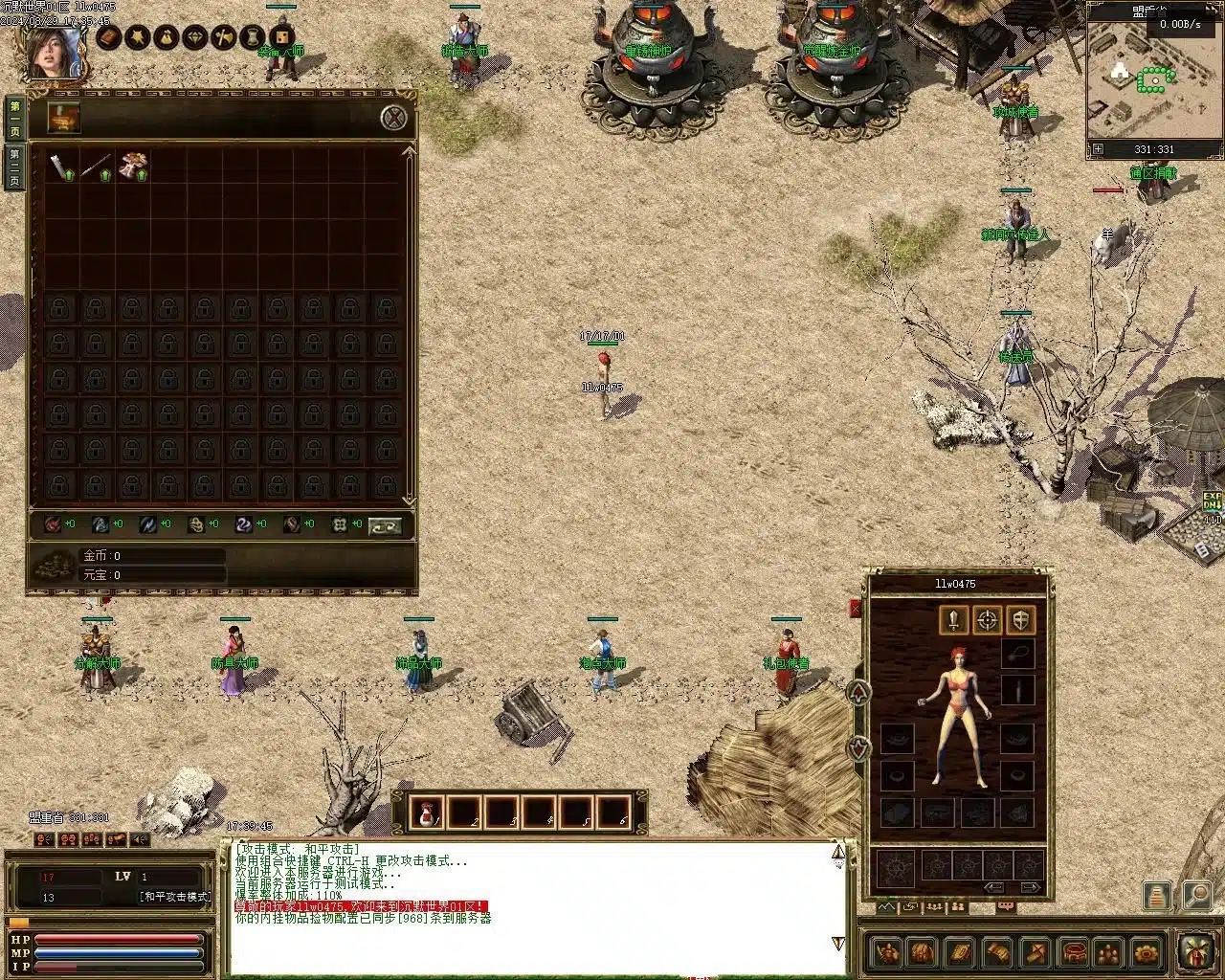Open the red book icon menu
Screen dimensions: 1225x980
(x=109, y=37)
